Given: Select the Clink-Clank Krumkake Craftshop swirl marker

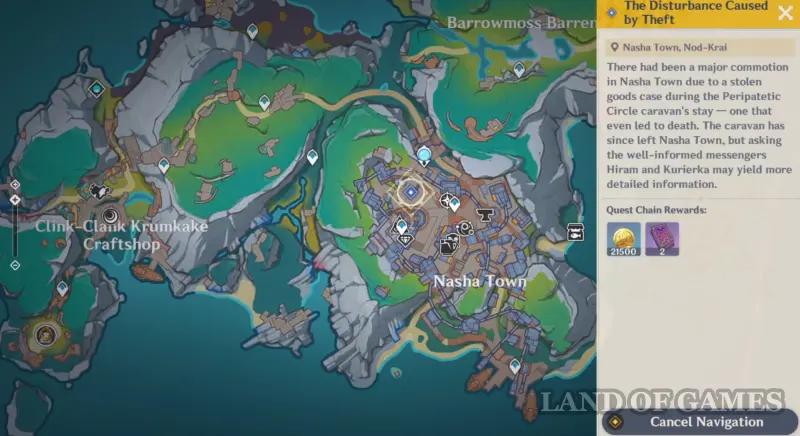Looking at the screenshot, I should coord(109,214).
